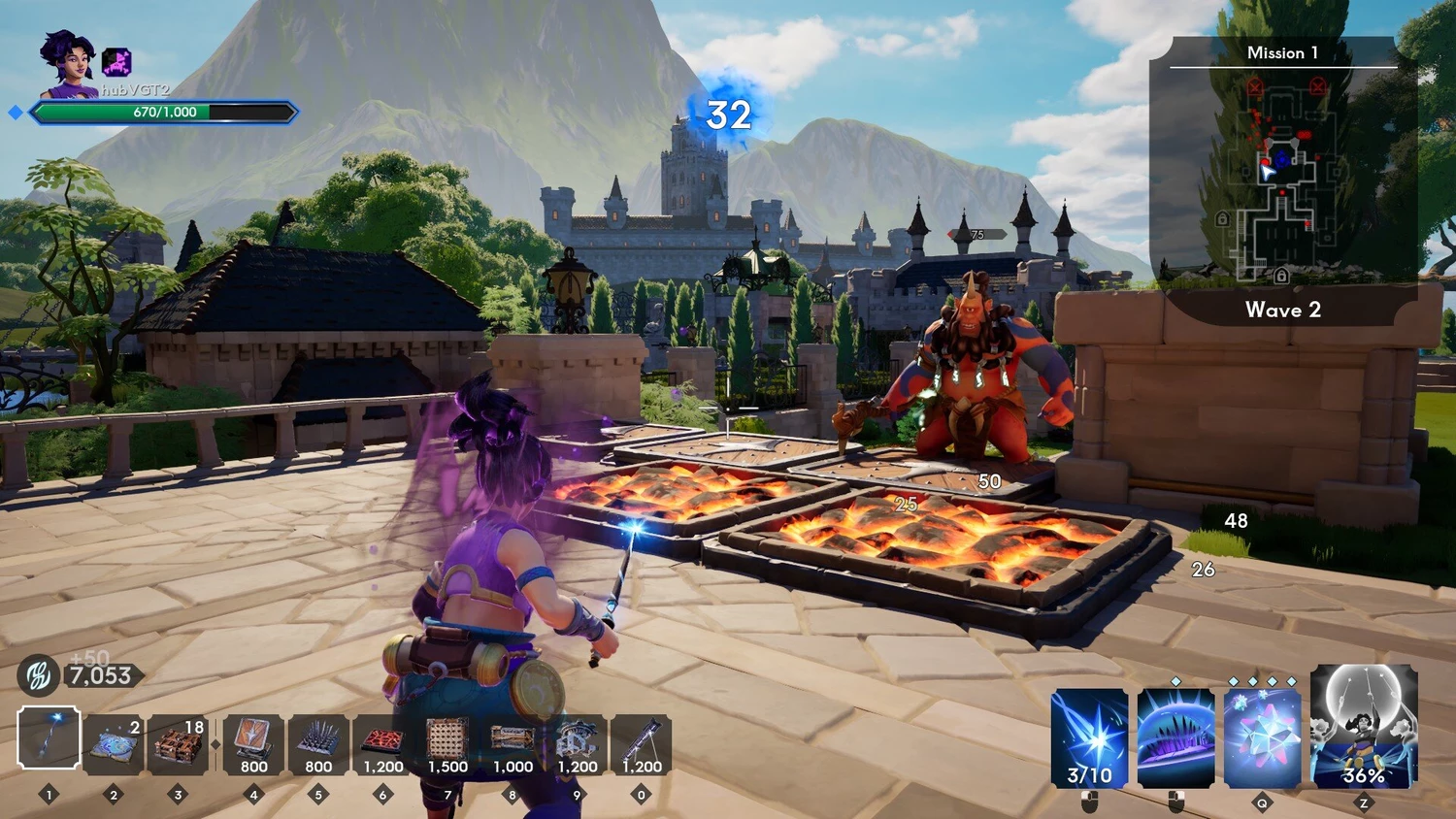Image resolution: width=1456 pixels, height=819 pixels.
Task: Click the player character portrait
Action: tap(67, 64)
